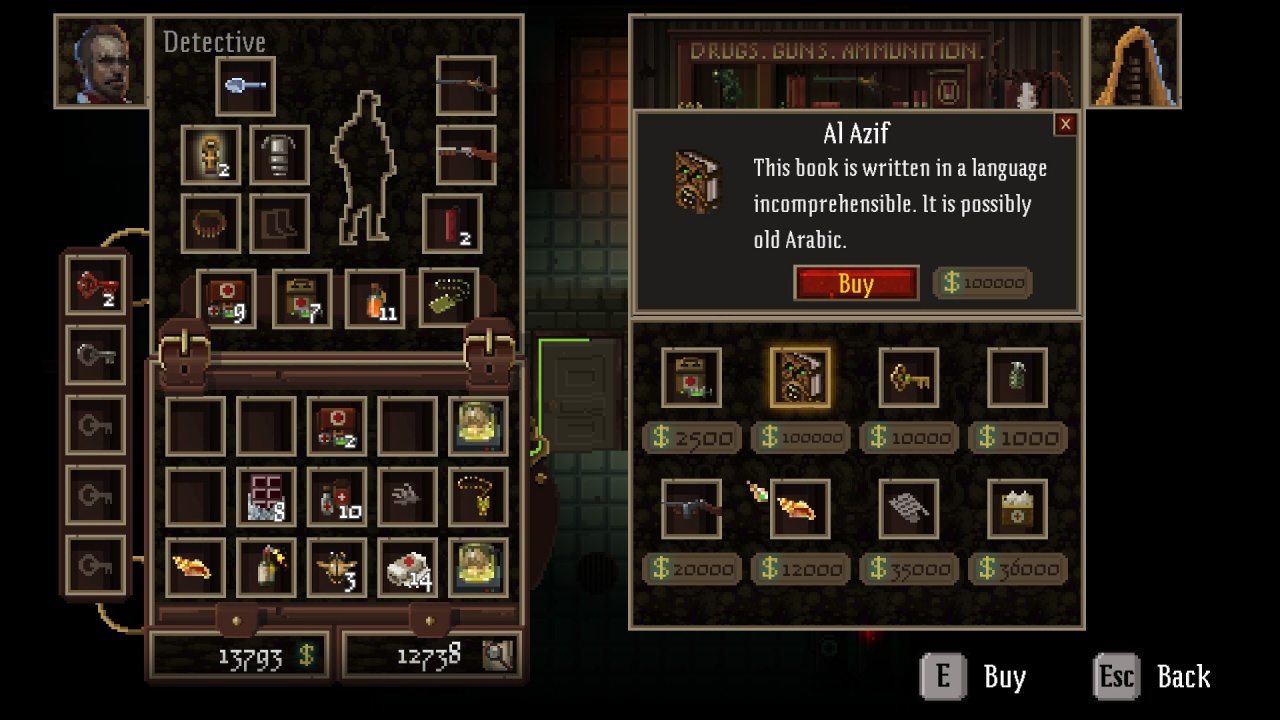
Task: Click the dynamite slot with count 2
Action: point(452,223)
